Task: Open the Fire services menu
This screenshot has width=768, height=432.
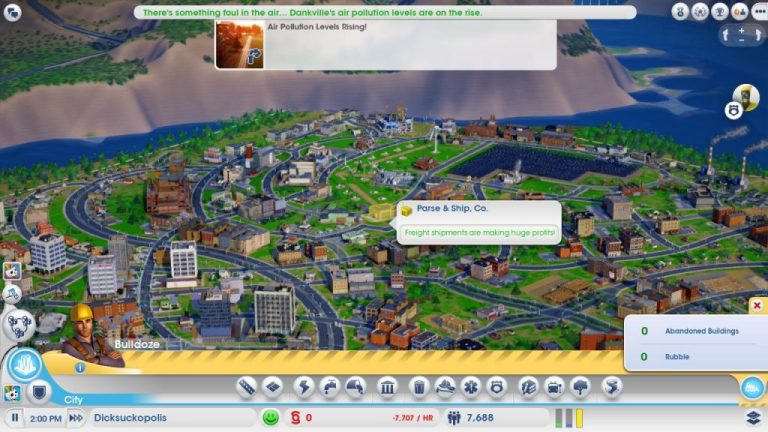Action: (x=444, y=387)
